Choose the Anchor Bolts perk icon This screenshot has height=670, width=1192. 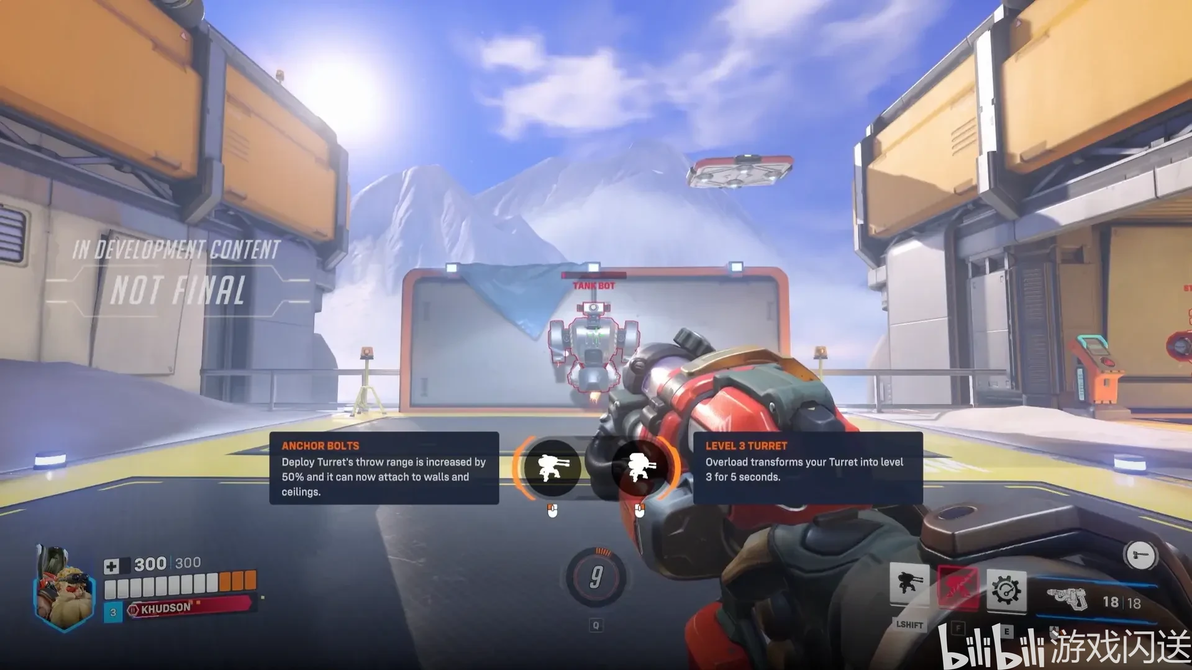point(551,468)
